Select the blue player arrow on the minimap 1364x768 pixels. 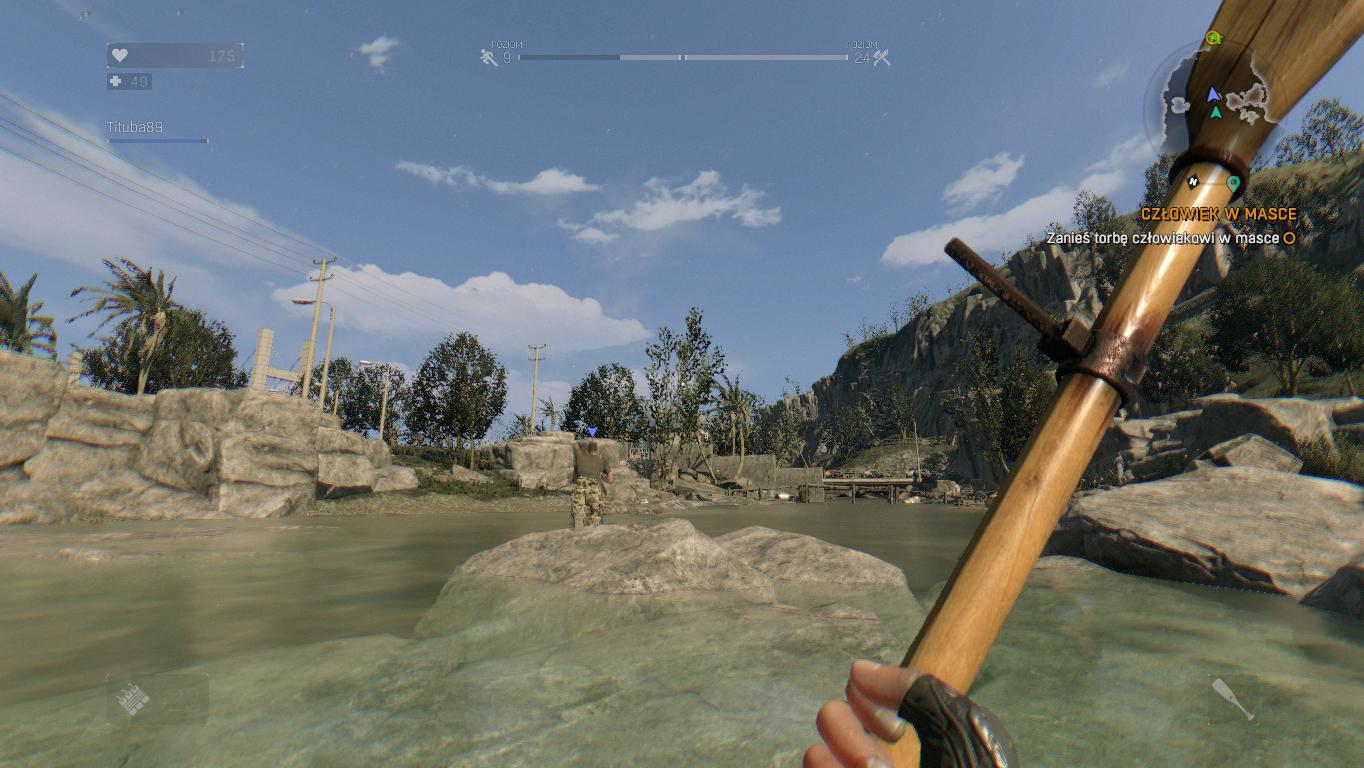(1212, 95)
